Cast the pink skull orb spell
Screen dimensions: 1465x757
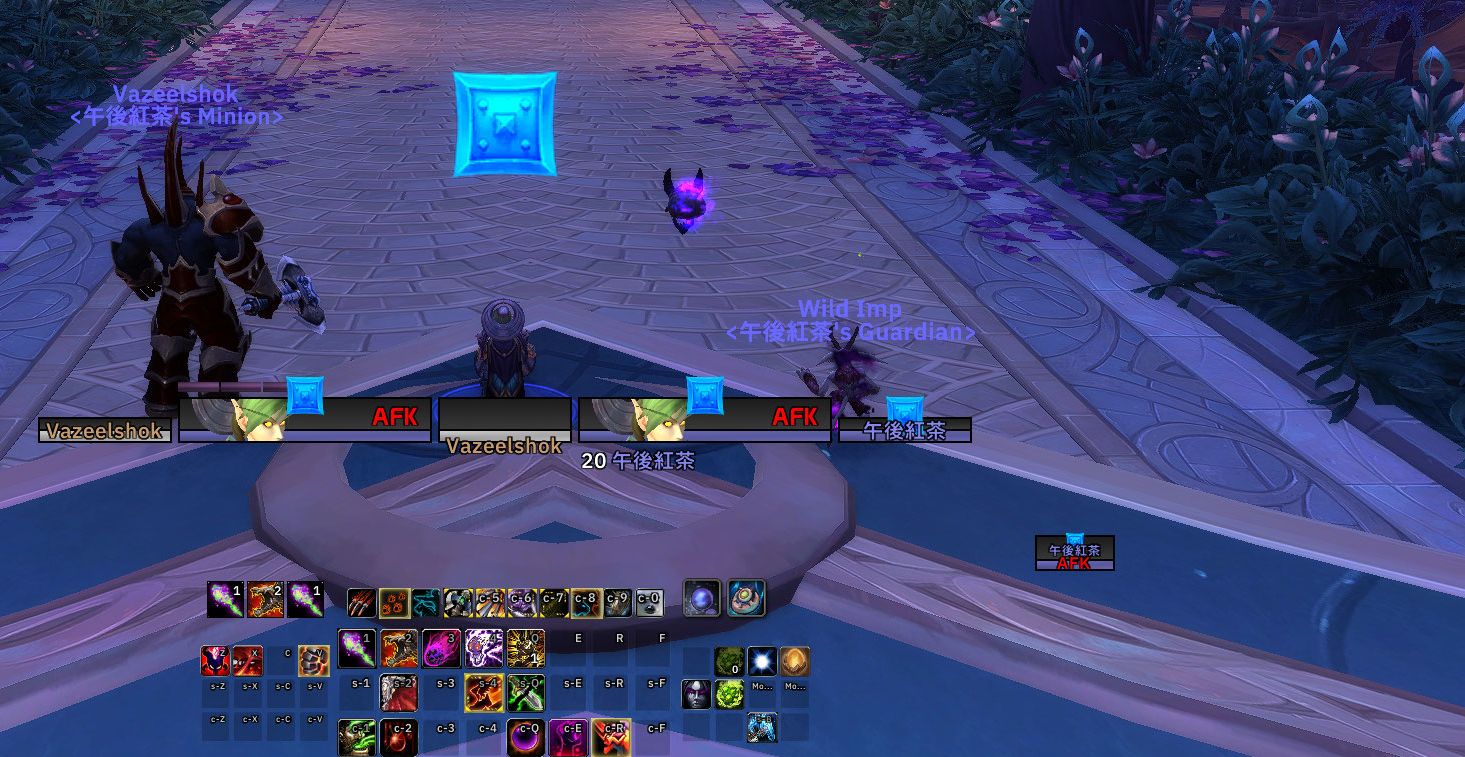tap(441, 649)
